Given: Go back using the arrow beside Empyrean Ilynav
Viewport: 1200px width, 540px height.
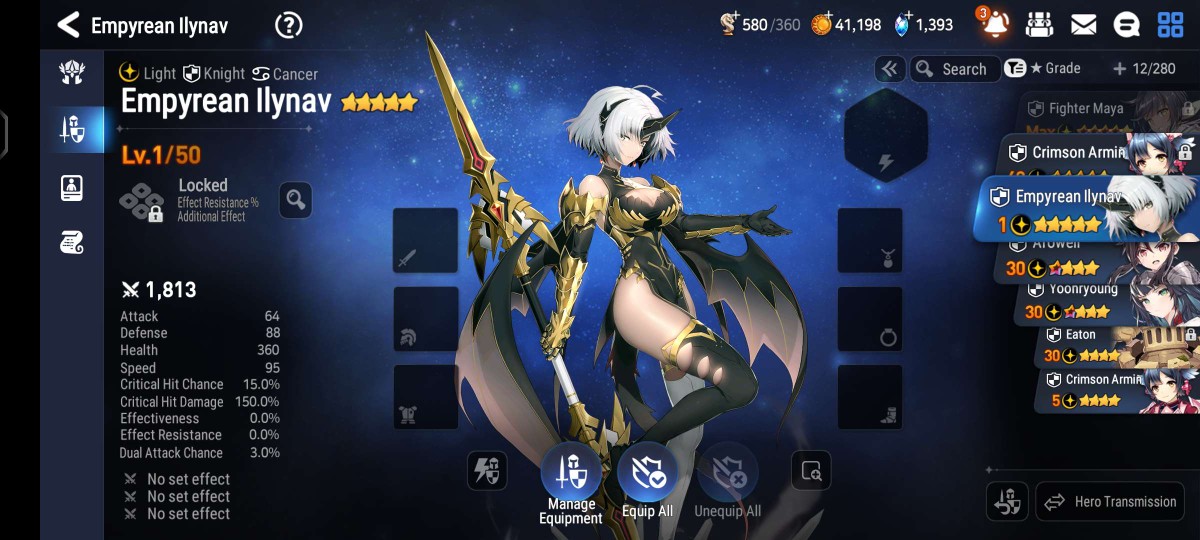Looking at the screenshot, I should click(x=68, y=25).
